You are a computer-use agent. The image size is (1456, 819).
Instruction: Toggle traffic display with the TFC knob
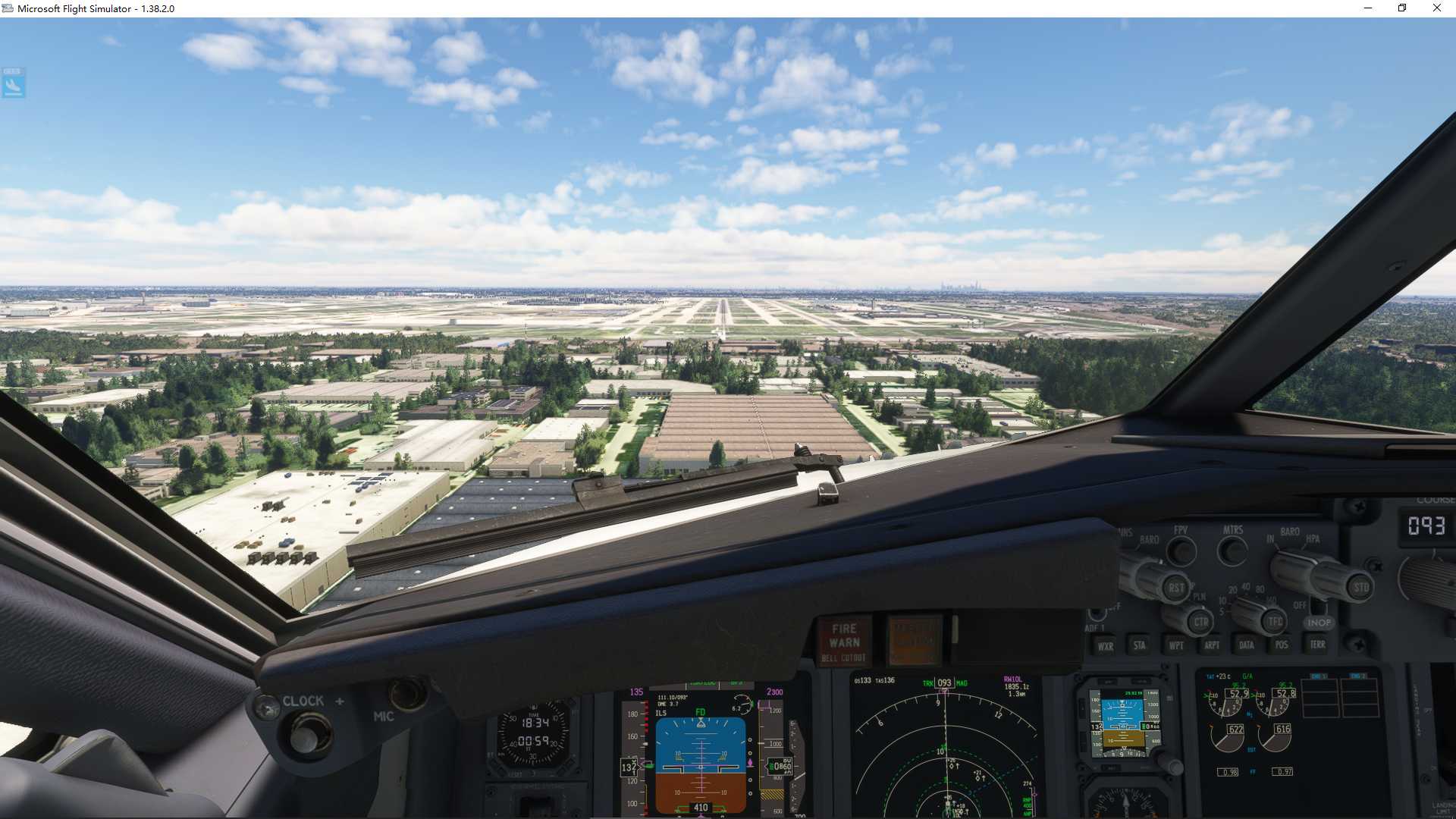[x=1275, y=621]
